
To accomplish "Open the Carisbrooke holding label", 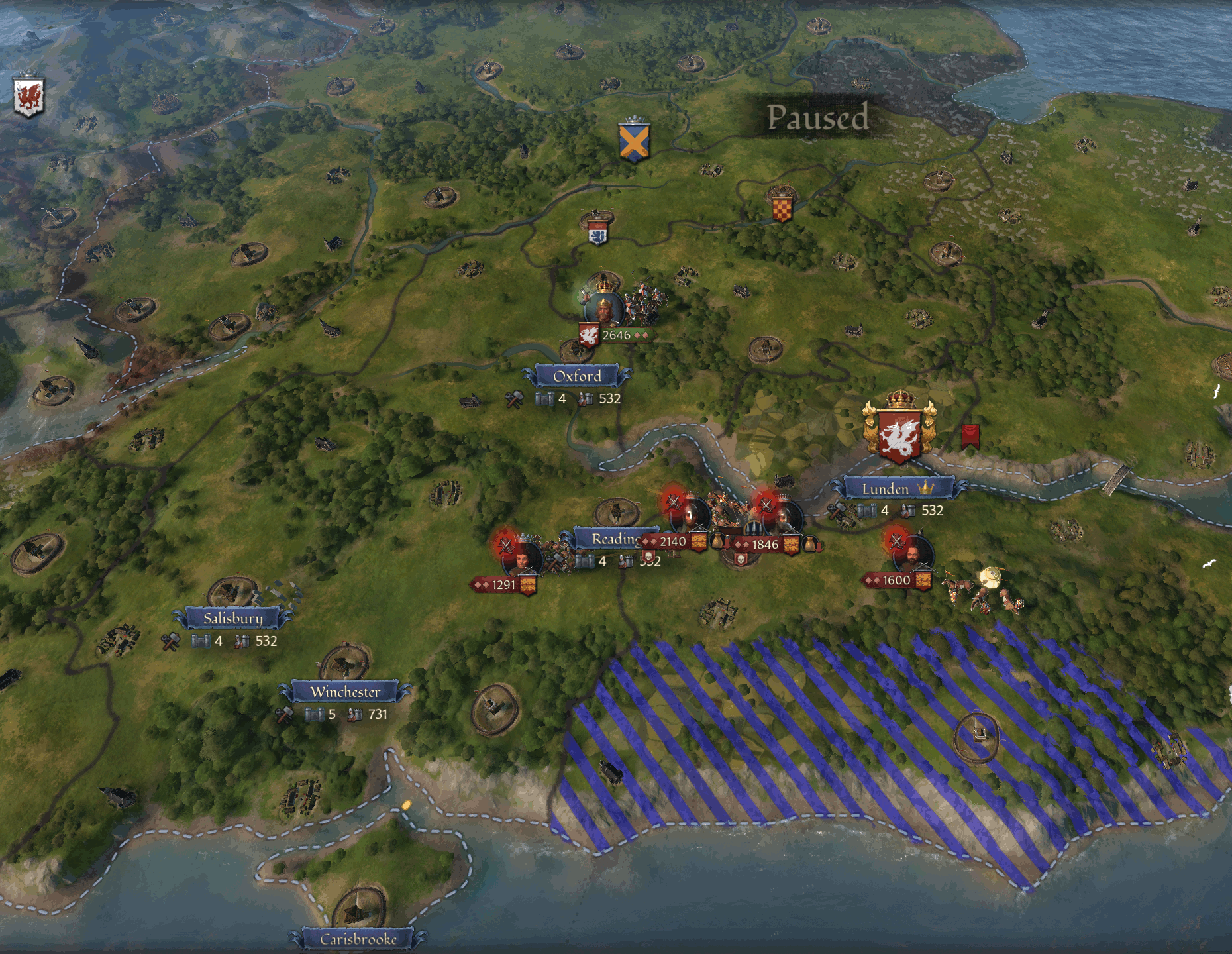I will 358,939.
